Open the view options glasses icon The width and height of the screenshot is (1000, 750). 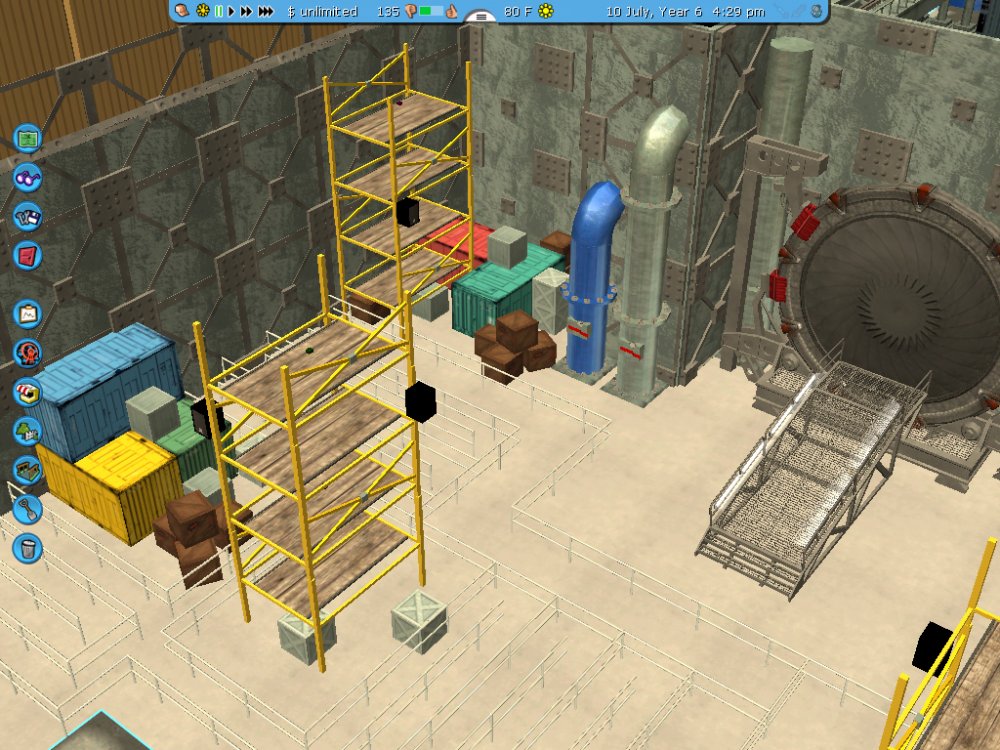(x=27, y=177)
